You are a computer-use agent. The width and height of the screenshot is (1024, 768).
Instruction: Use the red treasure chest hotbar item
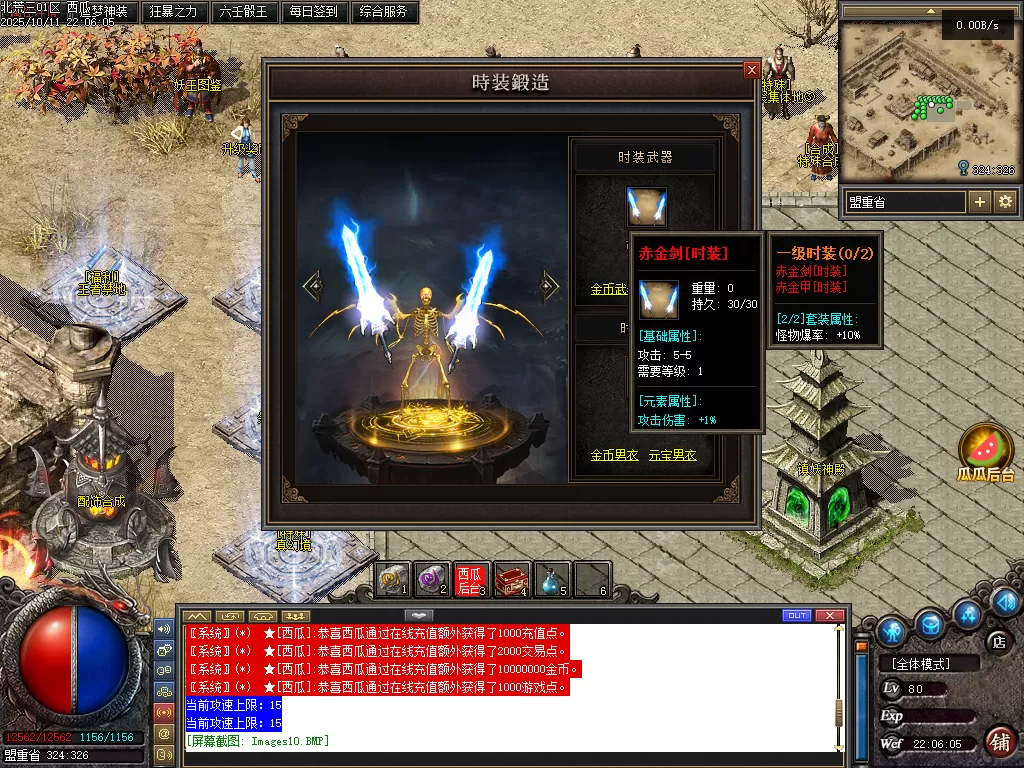tap(510, 579)
